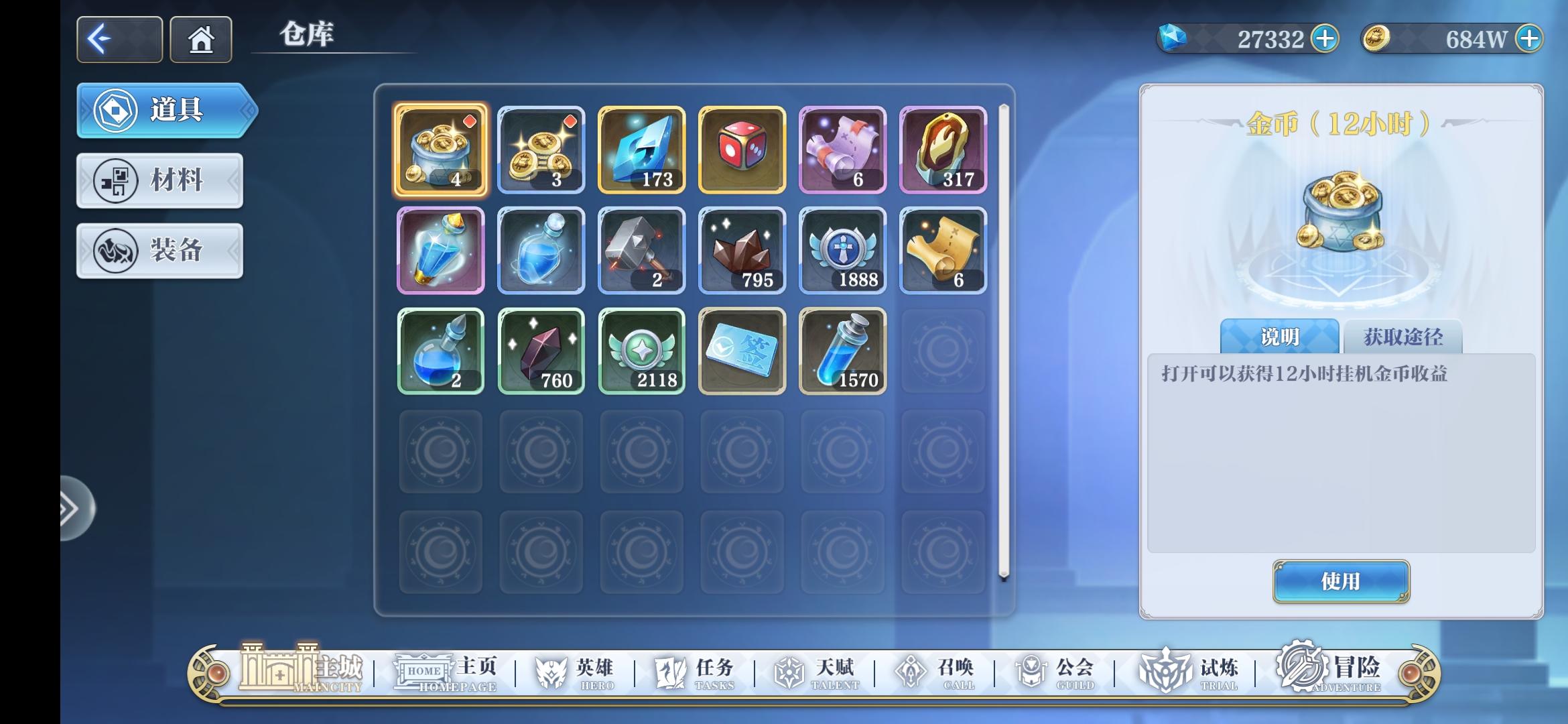1568x724 pixels.
Task: Select the blue vial item with count 1570
Action: [x=842, y=351]
